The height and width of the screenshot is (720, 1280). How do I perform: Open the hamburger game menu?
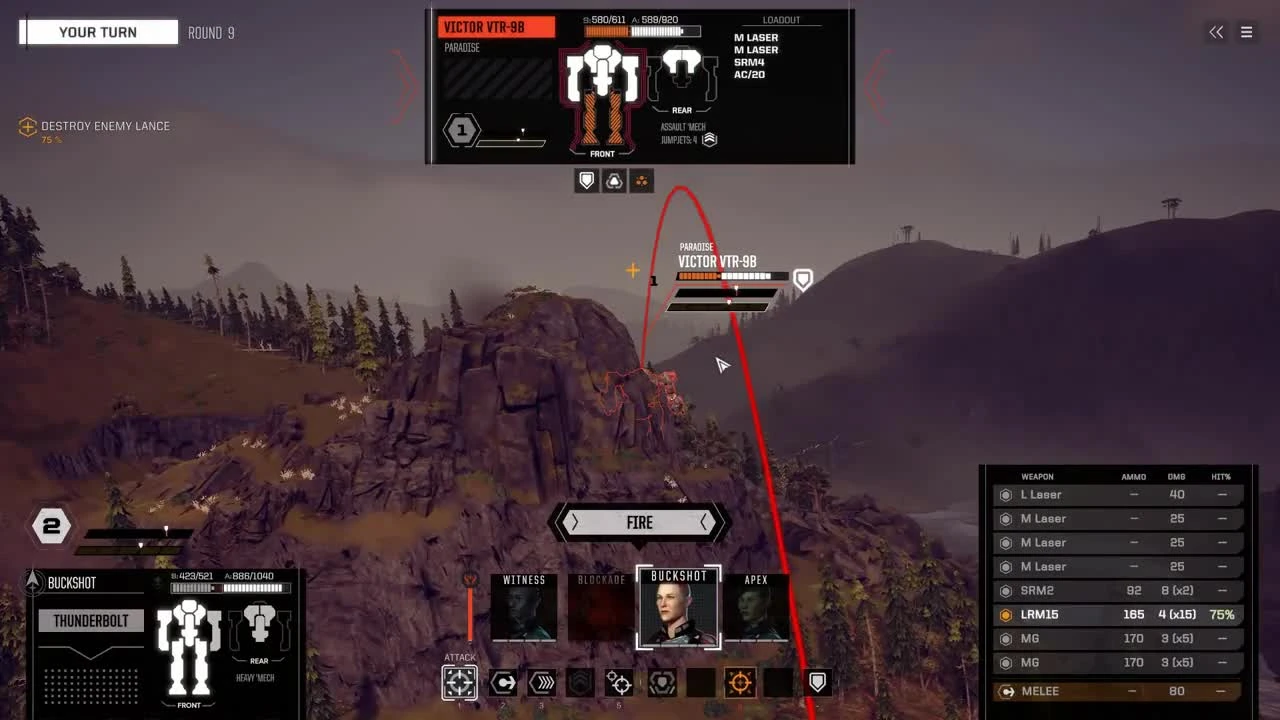pos(1247,32)
